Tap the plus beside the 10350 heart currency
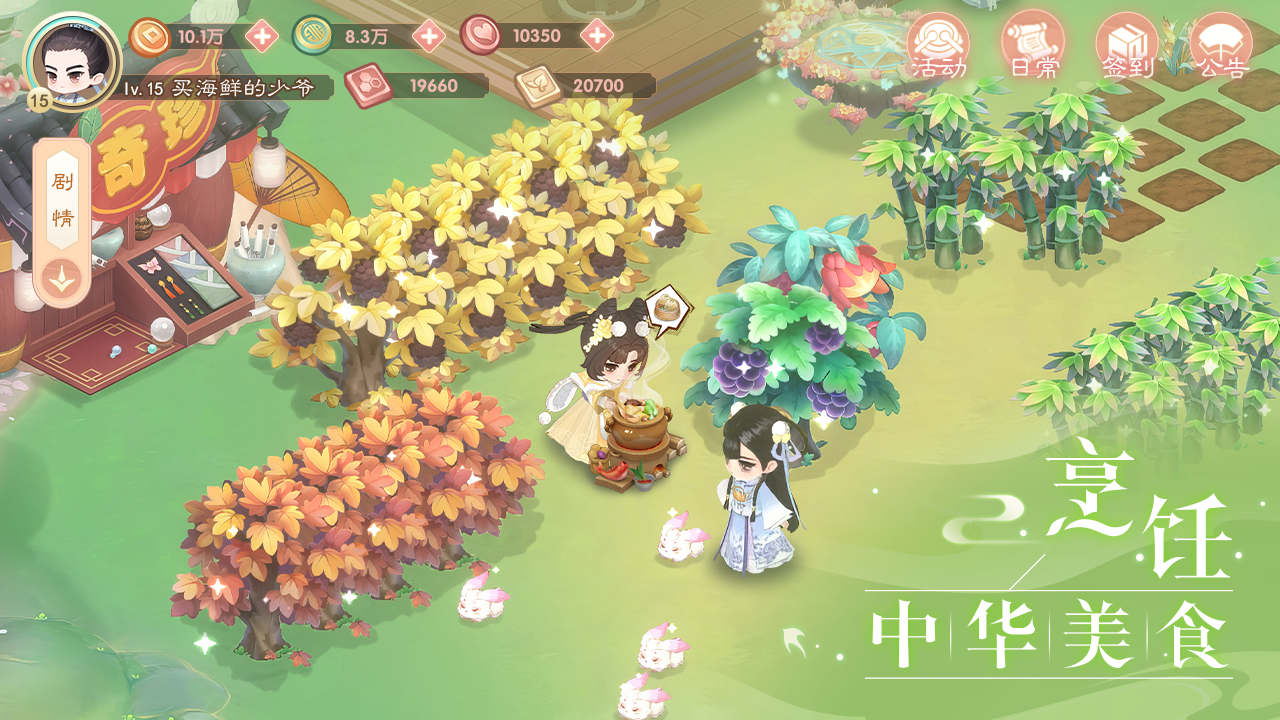The height and width of the screenshot is (720, 1280). pyautogui.click(x=597, y=36)
